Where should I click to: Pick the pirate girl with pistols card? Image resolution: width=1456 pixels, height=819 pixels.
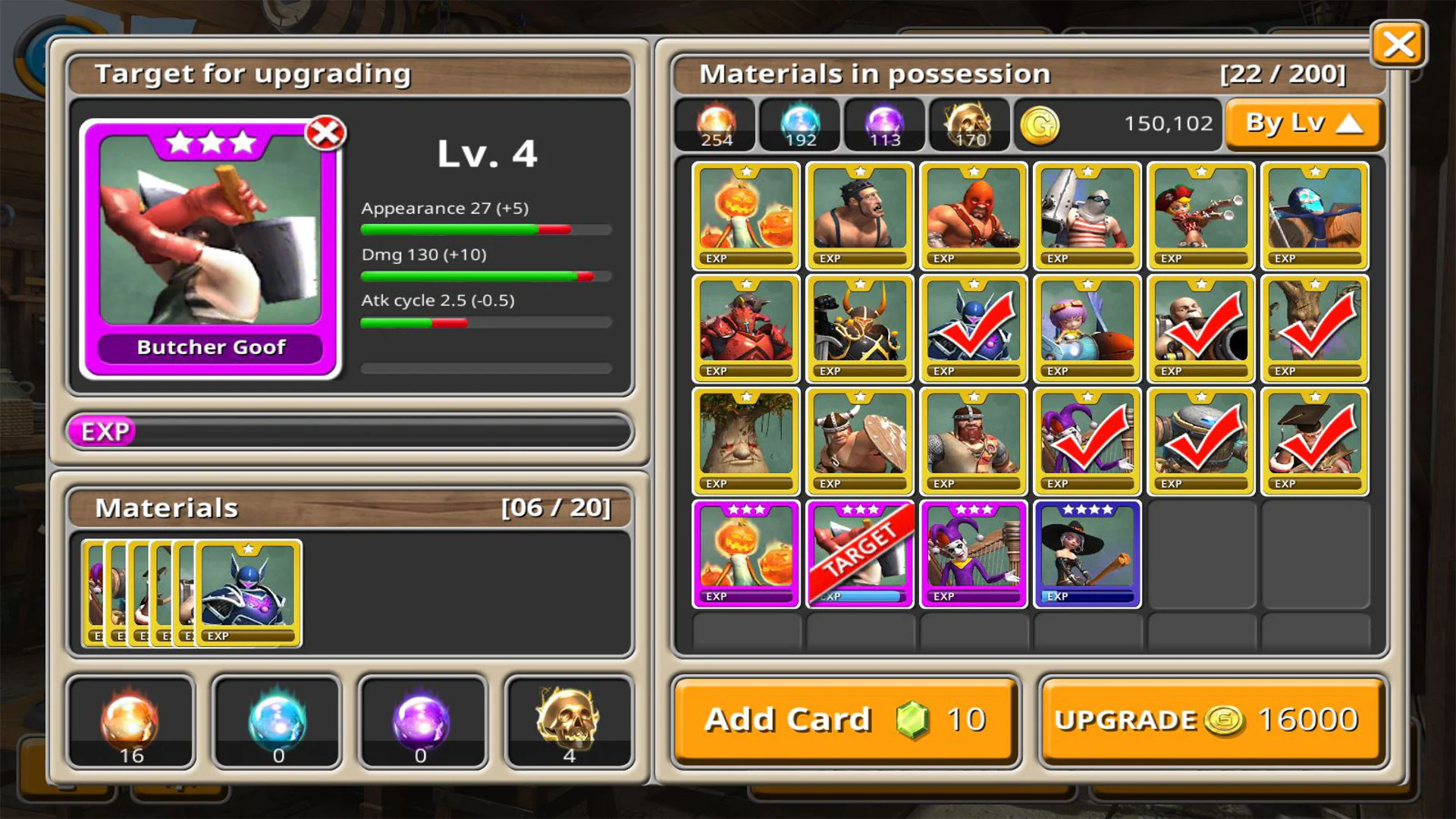[1200, 215]
